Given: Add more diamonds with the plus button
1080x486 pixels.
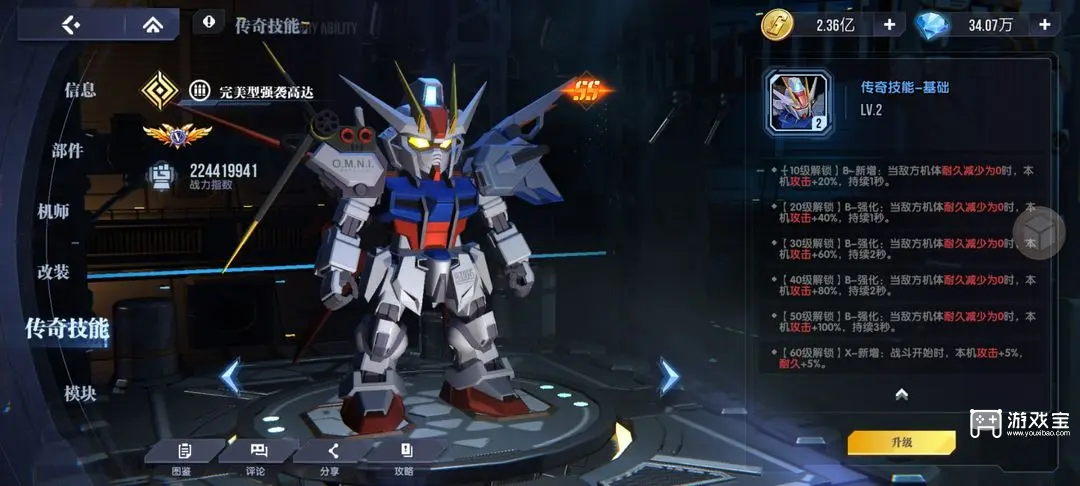Looking at the screenshot, I should coord(1044,25).
